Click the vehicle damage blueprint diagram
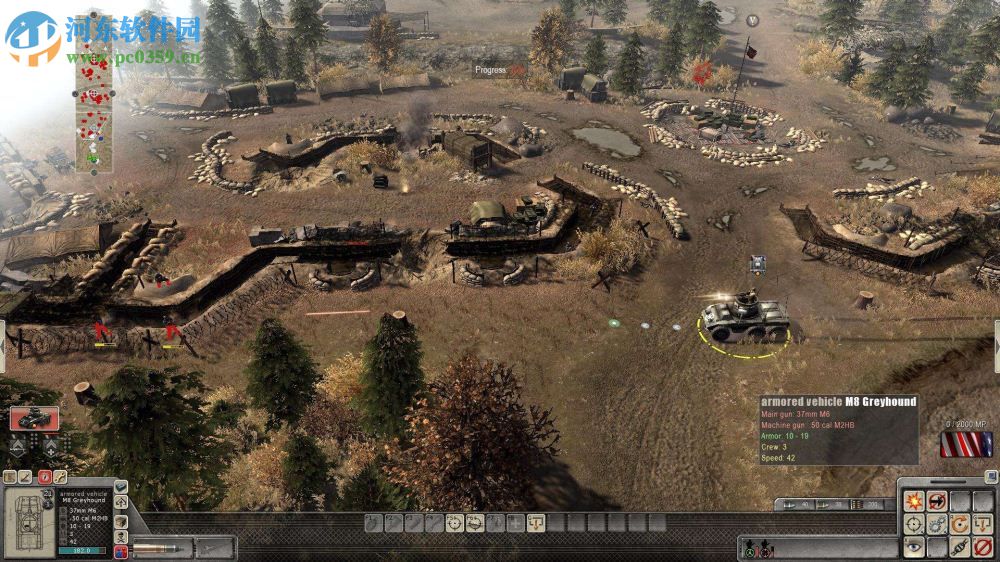 pyautogui.click(x=27, y=521)
